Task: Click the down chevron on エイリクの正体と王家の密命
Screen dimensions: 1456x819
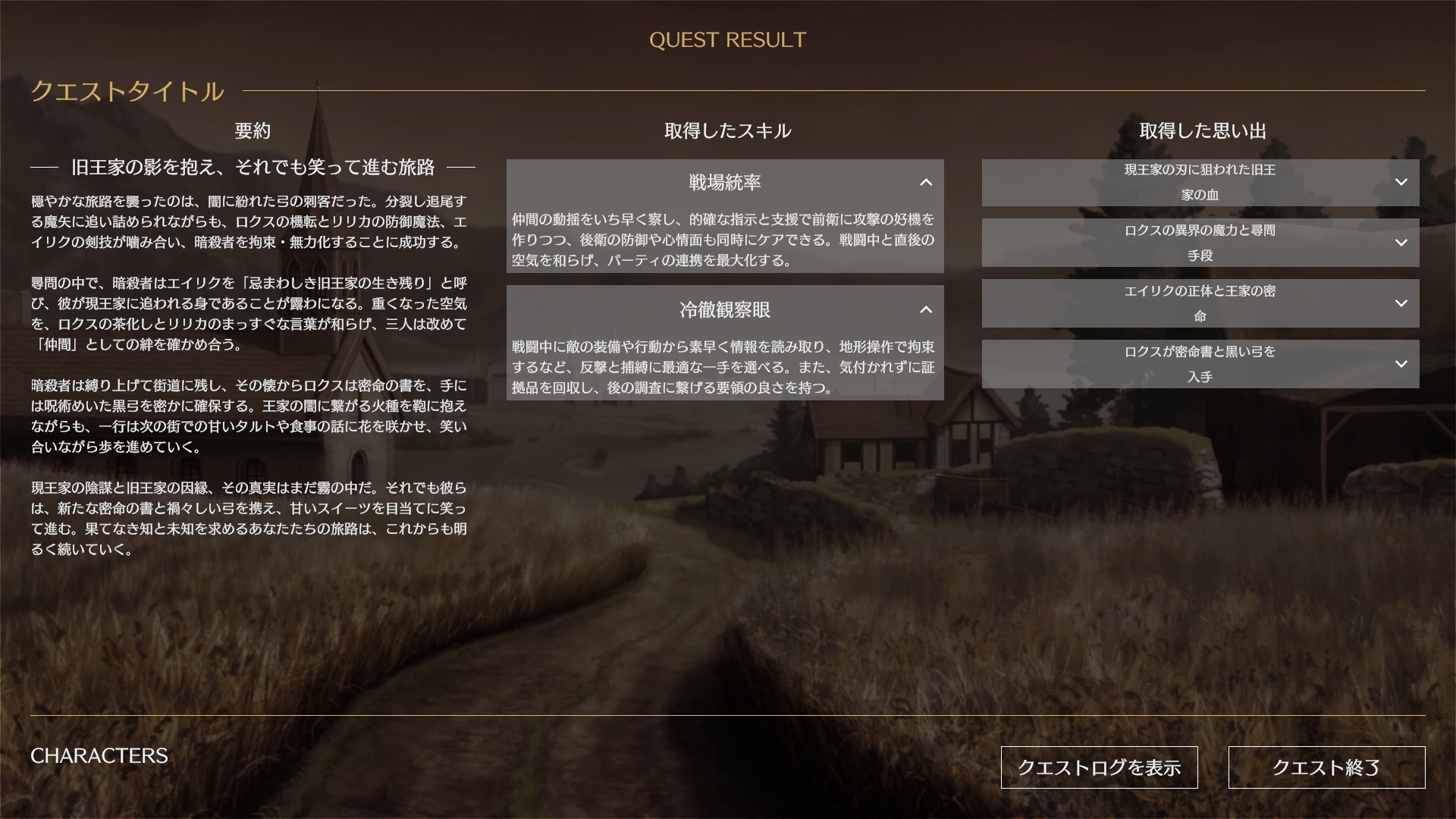Action: click(x=1401, y=303)
